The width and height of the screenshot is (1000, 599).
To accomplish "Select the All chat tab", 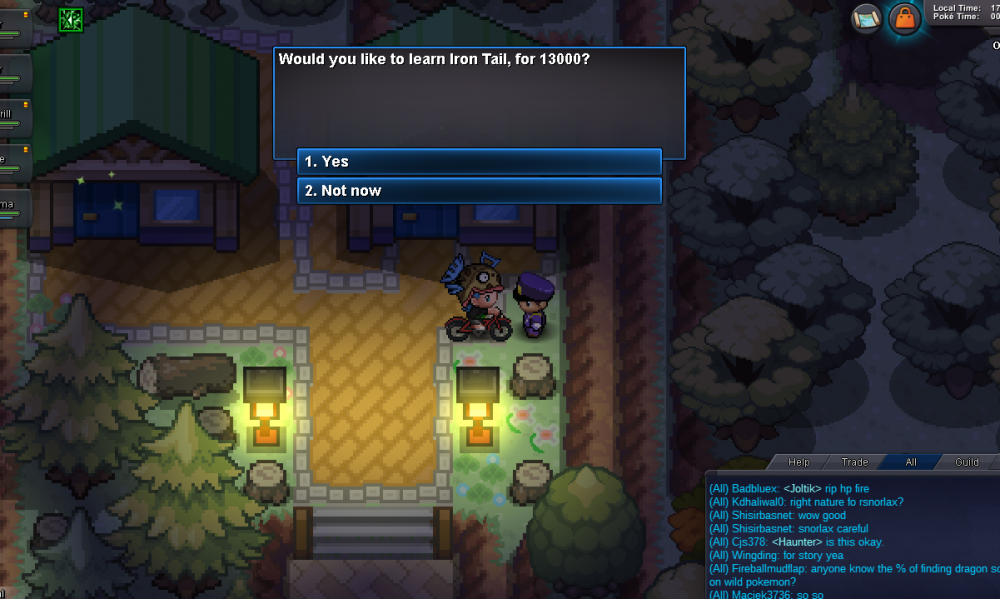I will click(910, 462).
